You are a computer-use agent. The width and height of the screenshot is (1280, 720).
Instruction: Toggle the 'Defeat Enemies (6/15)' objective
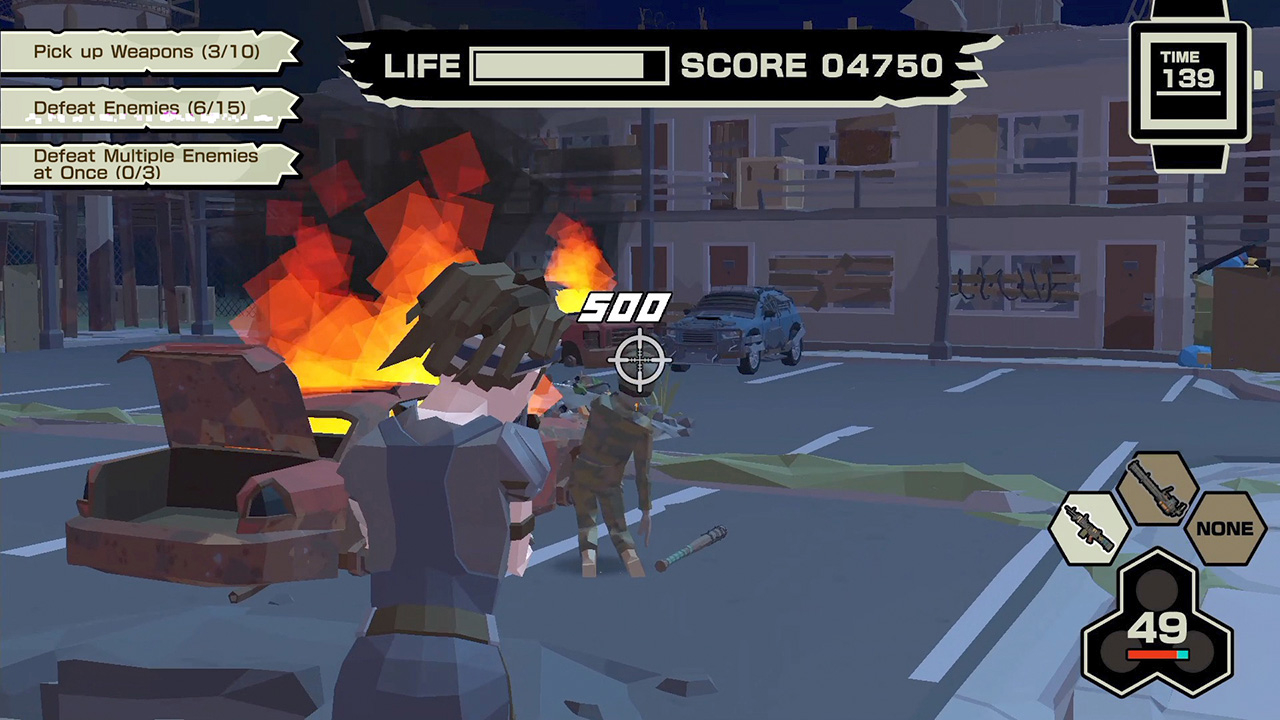pos(140,108)
